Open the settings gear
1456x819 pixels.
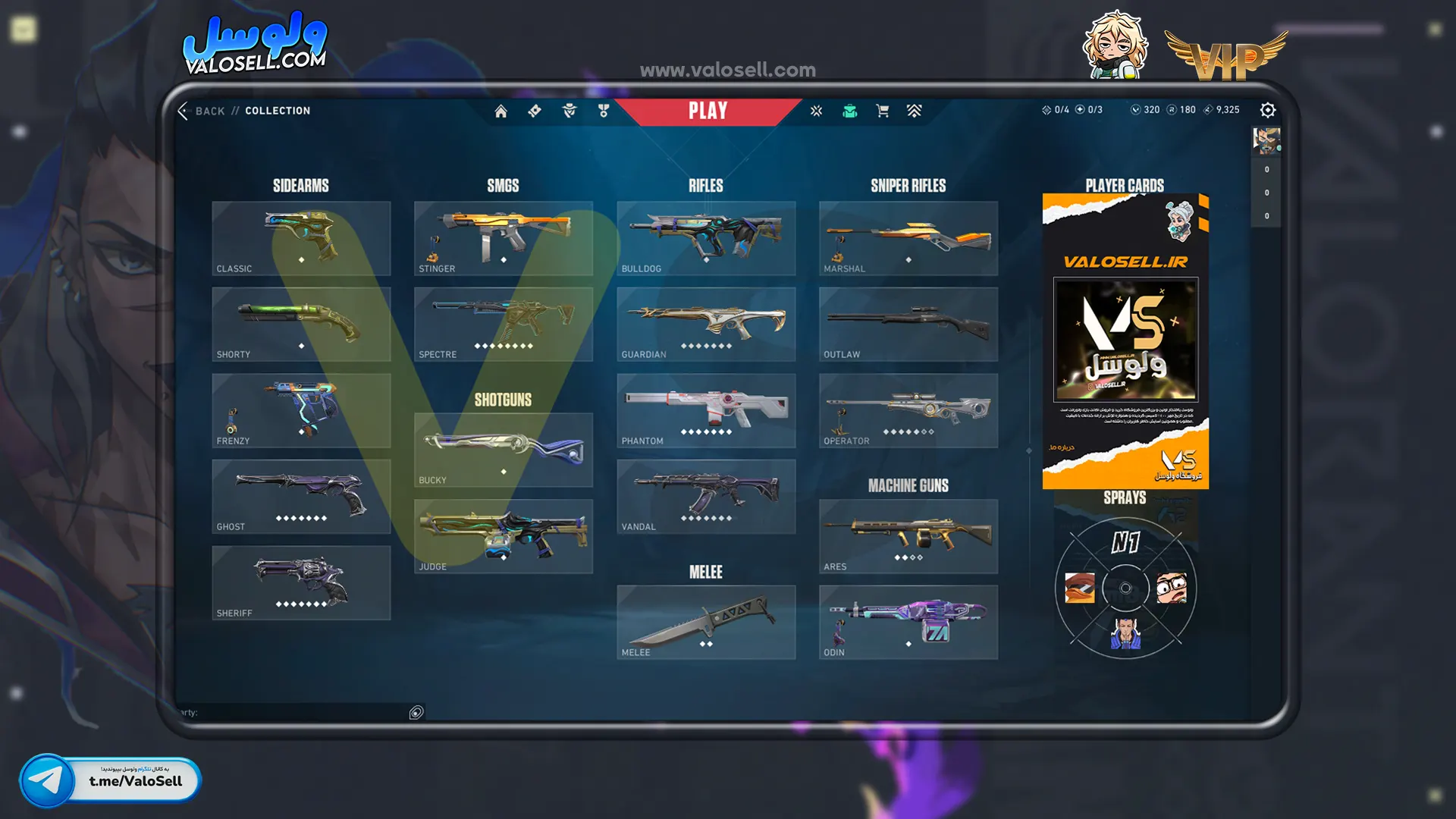[1267, 111]
